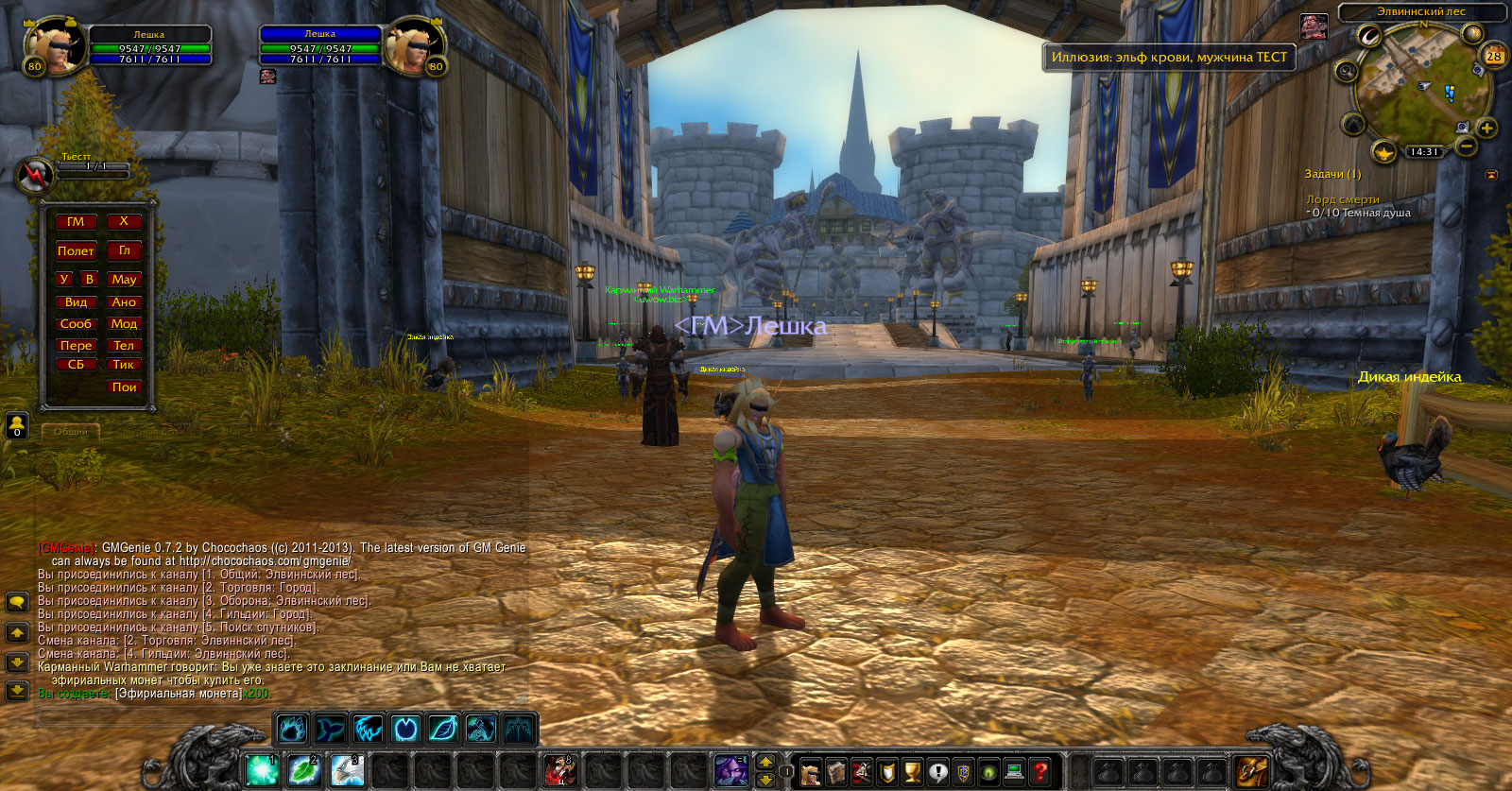Switch to the Общий chat tab

pos(71,431)
